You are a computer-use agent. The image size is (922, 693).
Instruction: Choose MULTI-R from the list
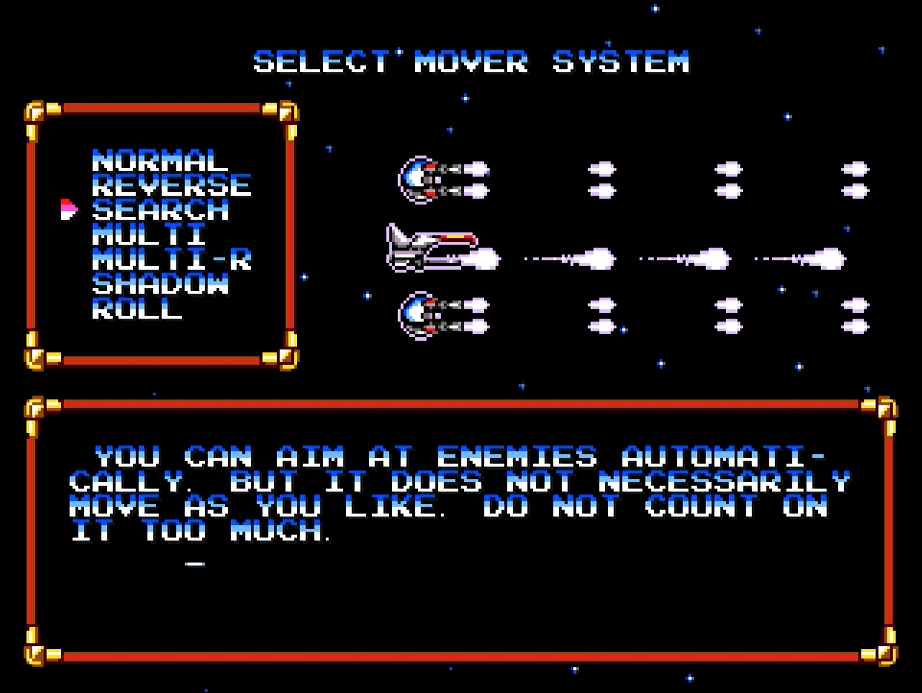171,260
